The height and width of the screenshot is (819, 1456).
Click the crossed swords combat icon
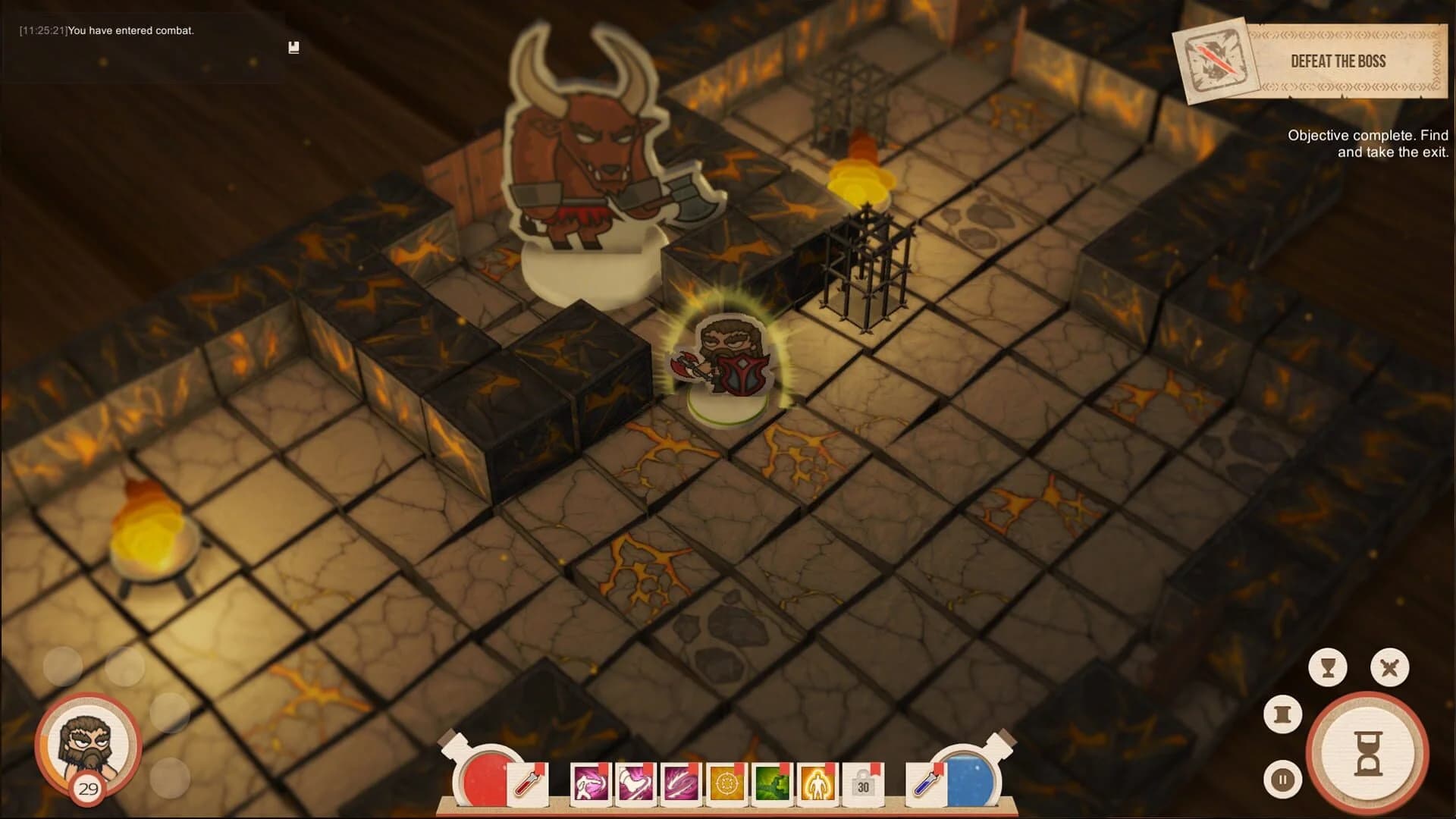1389,667
